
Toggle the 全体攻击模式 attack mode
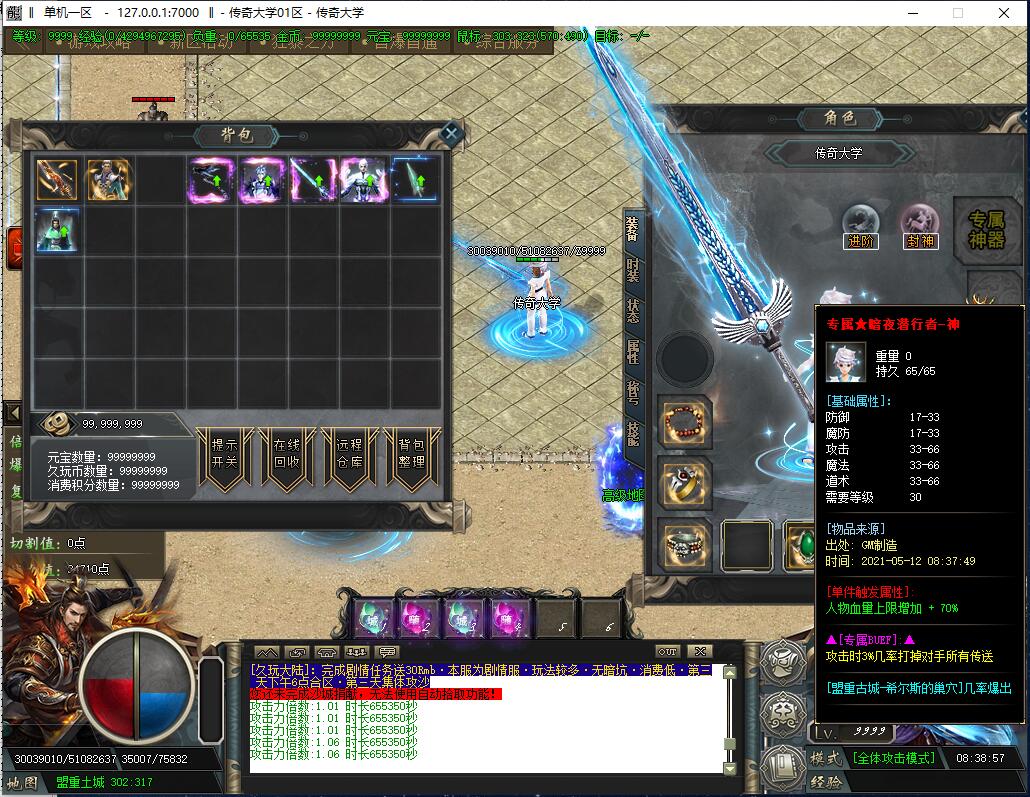pos(893,758)
